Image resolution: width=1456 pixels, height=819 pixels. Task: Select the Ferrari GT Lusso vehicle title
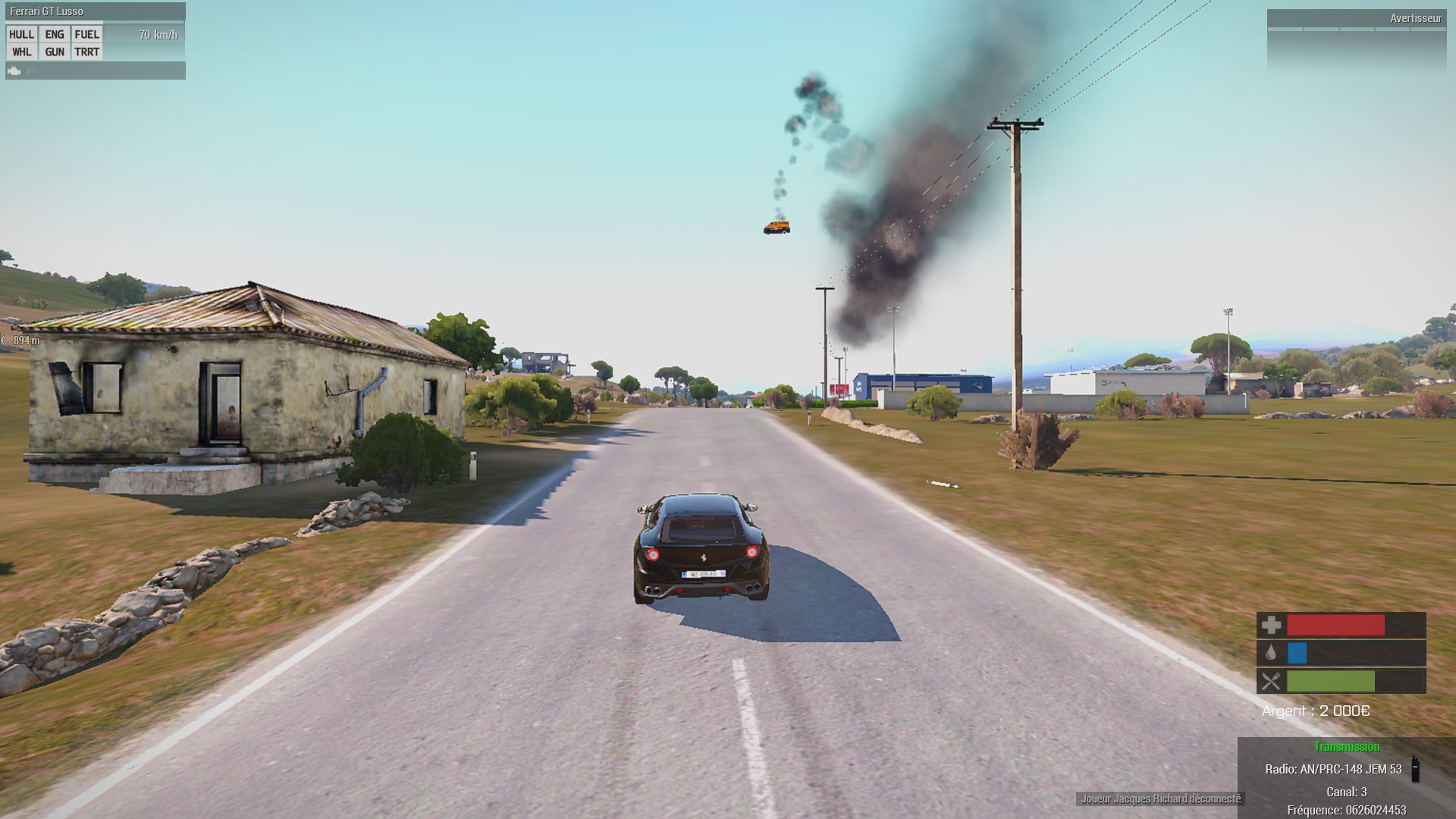tap(47, 11)
